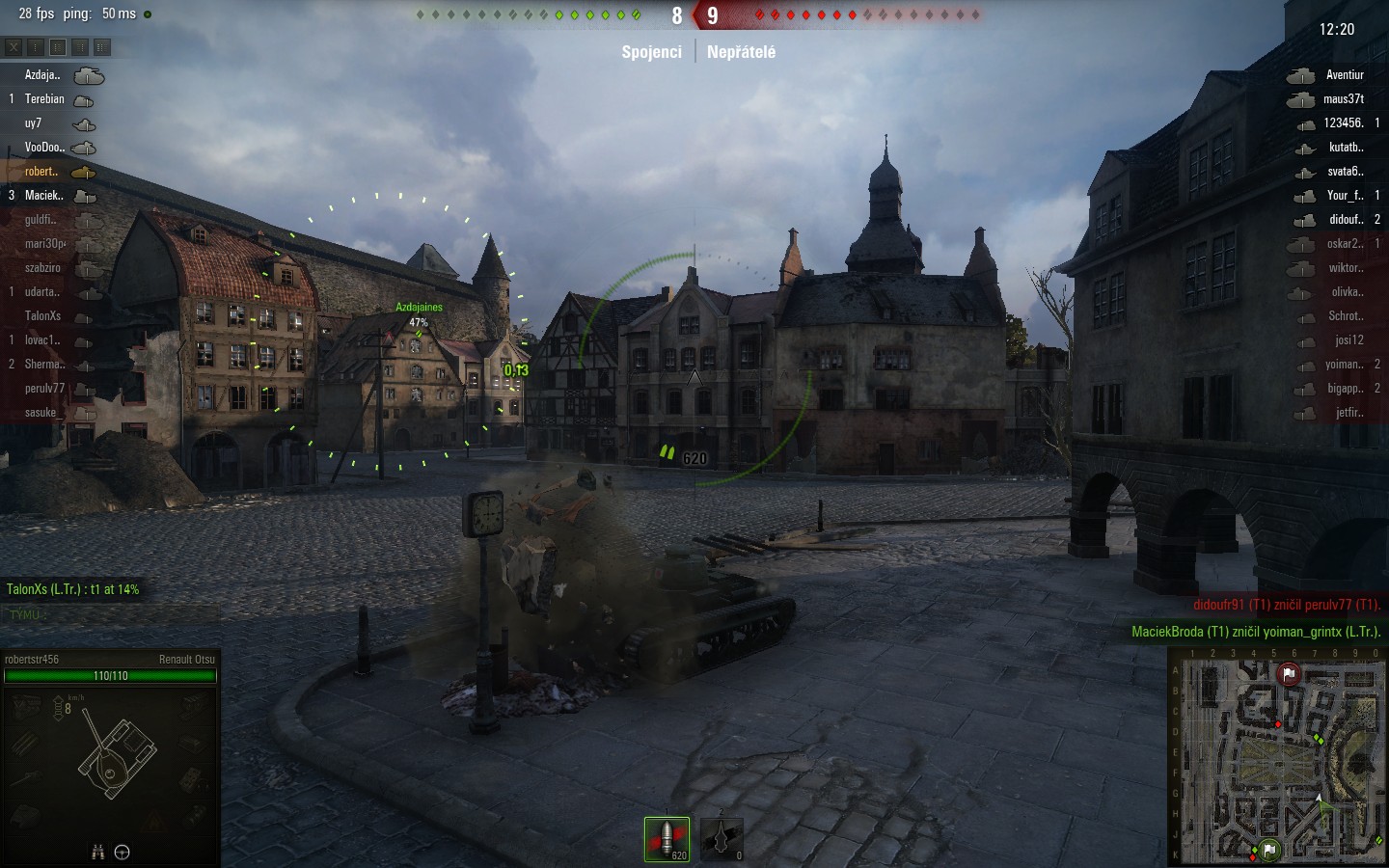
Task: Select didouf.. in the enemy team list
Action: coord(1346,220)
